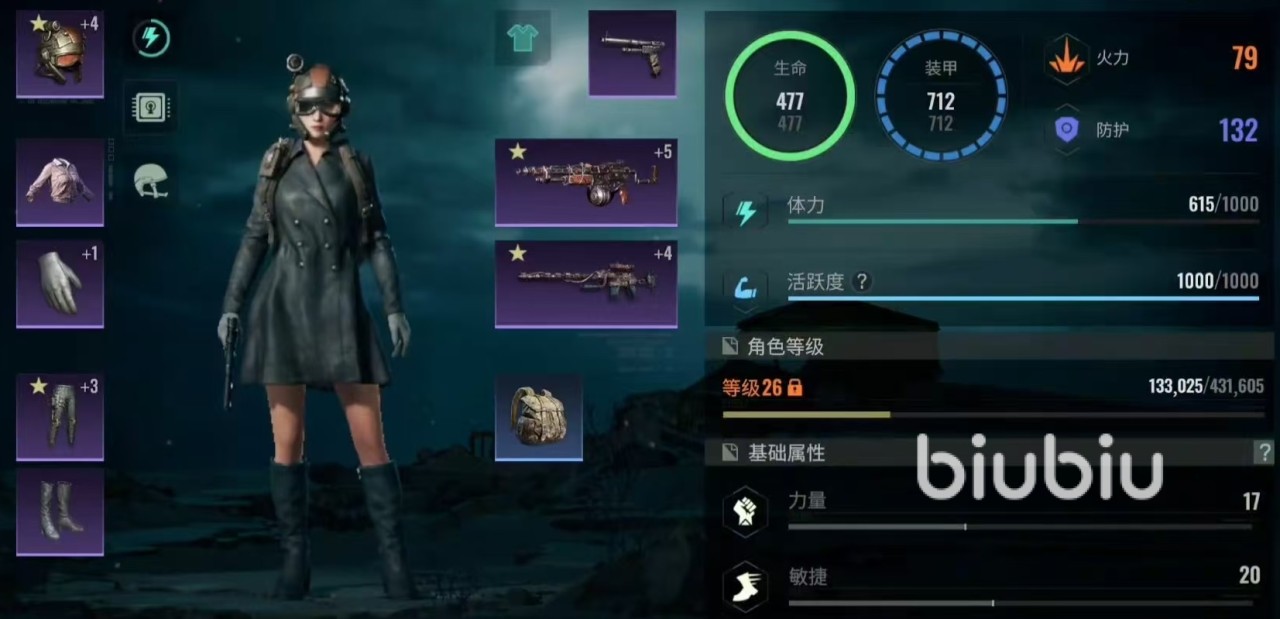Select the +5 machine gun weapon slot
The height and width of the screenshot is (619, 1280).
click(x=586, y=182)
